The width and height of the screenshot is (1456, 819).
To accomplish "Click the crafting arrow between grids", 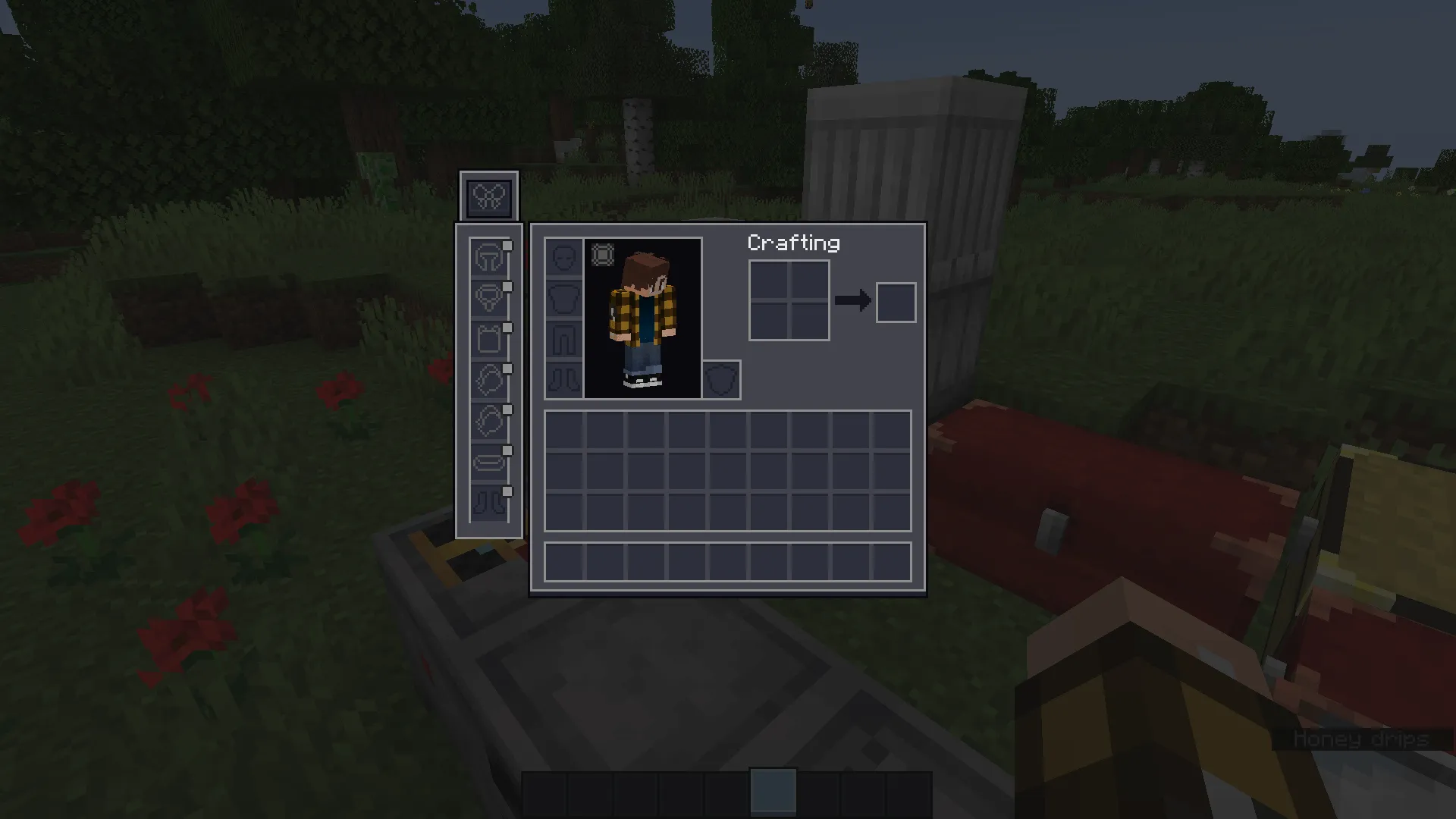I will (854, 301).
